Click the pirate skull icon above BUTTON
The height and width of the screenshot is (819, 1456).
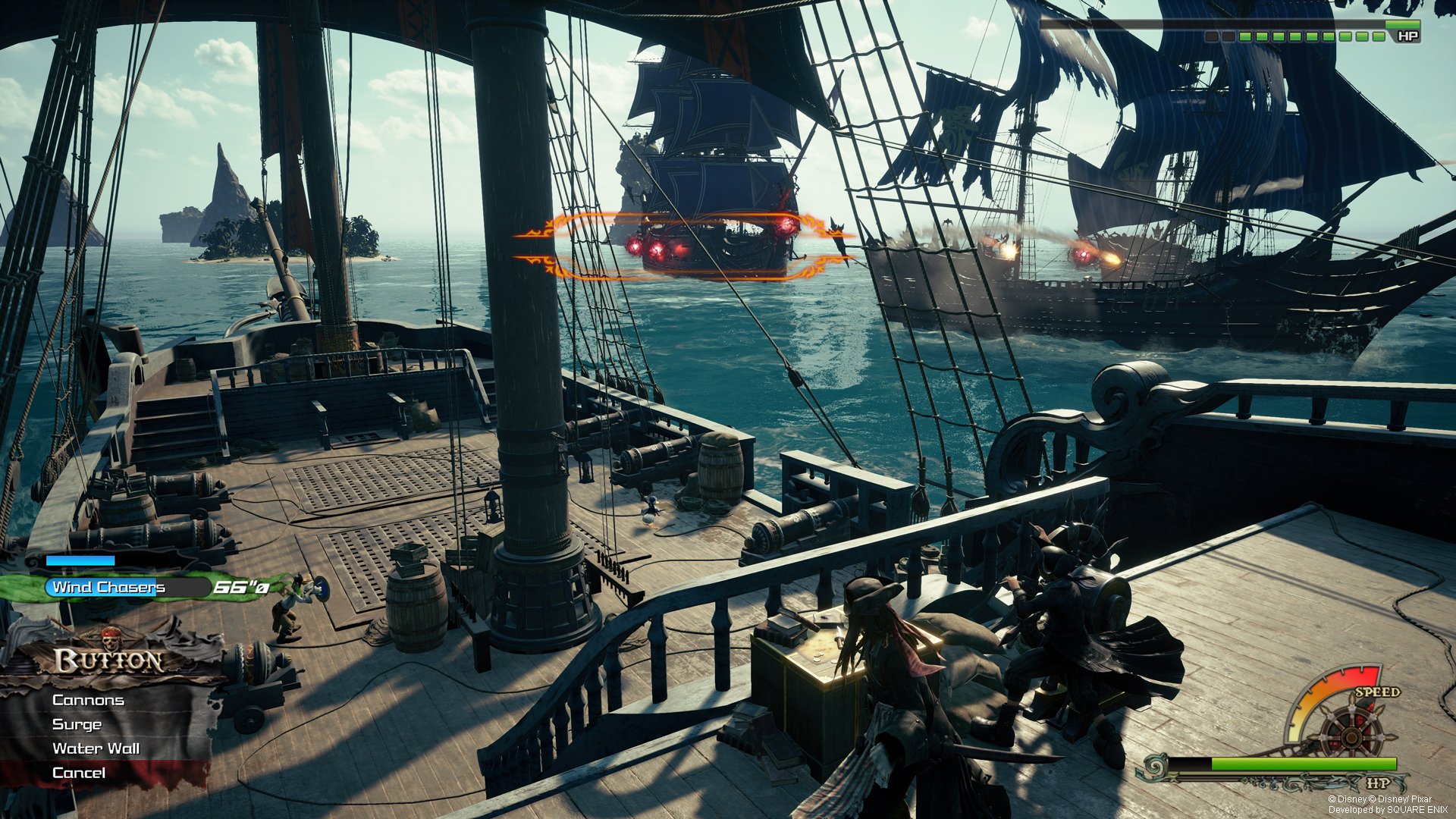click(x=110, y=639)
